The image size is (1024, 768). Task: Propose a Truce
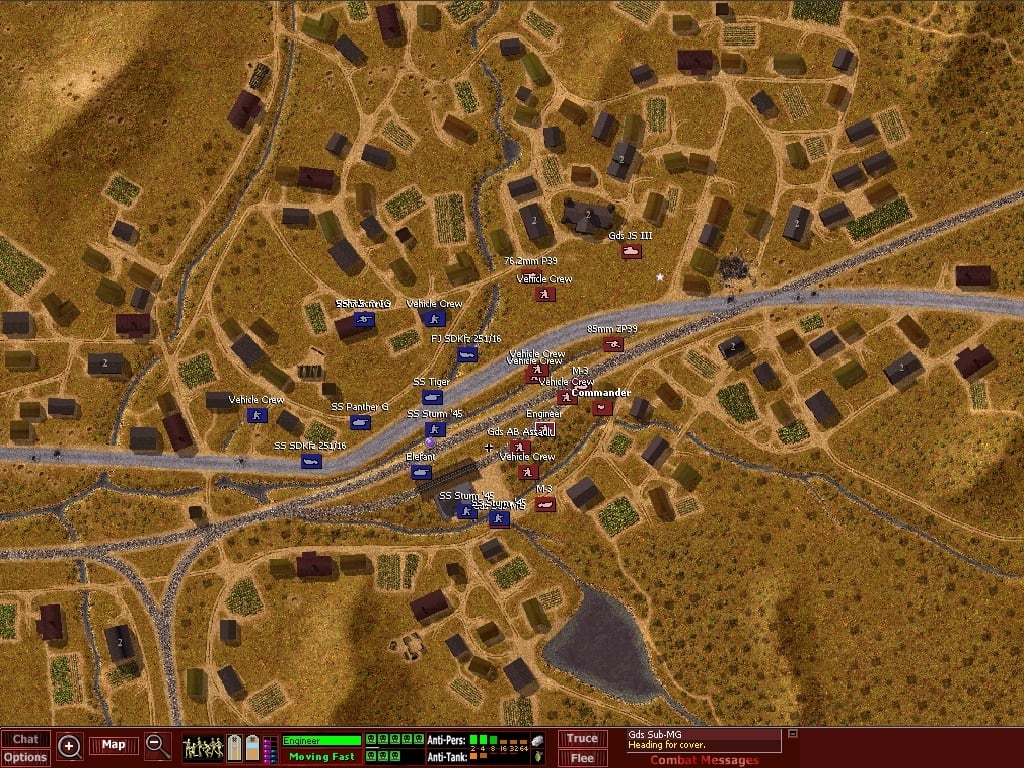click(x=582, y=739)
